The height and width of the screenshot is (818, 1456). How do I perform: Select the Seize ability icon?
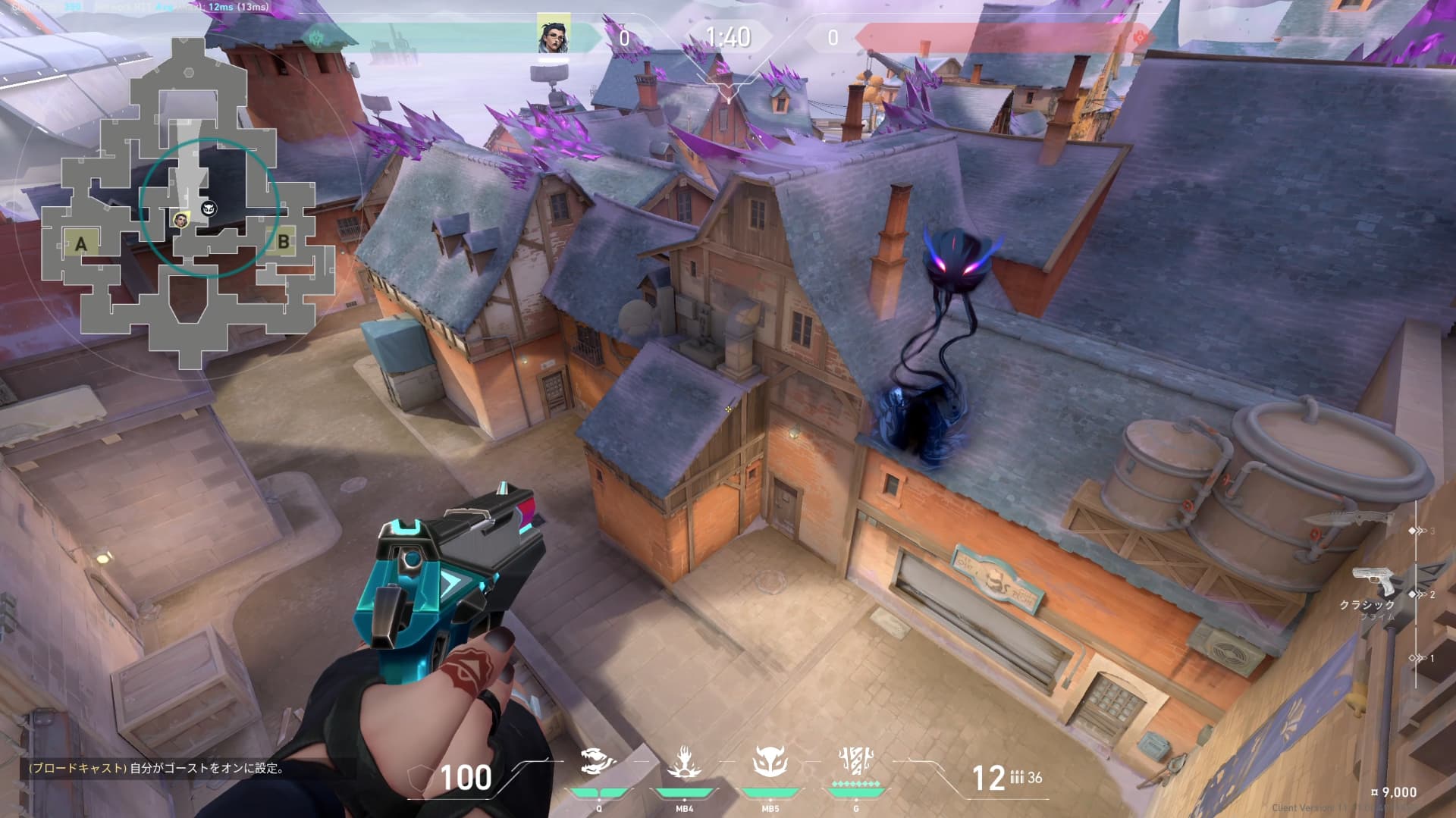(684, 761)
